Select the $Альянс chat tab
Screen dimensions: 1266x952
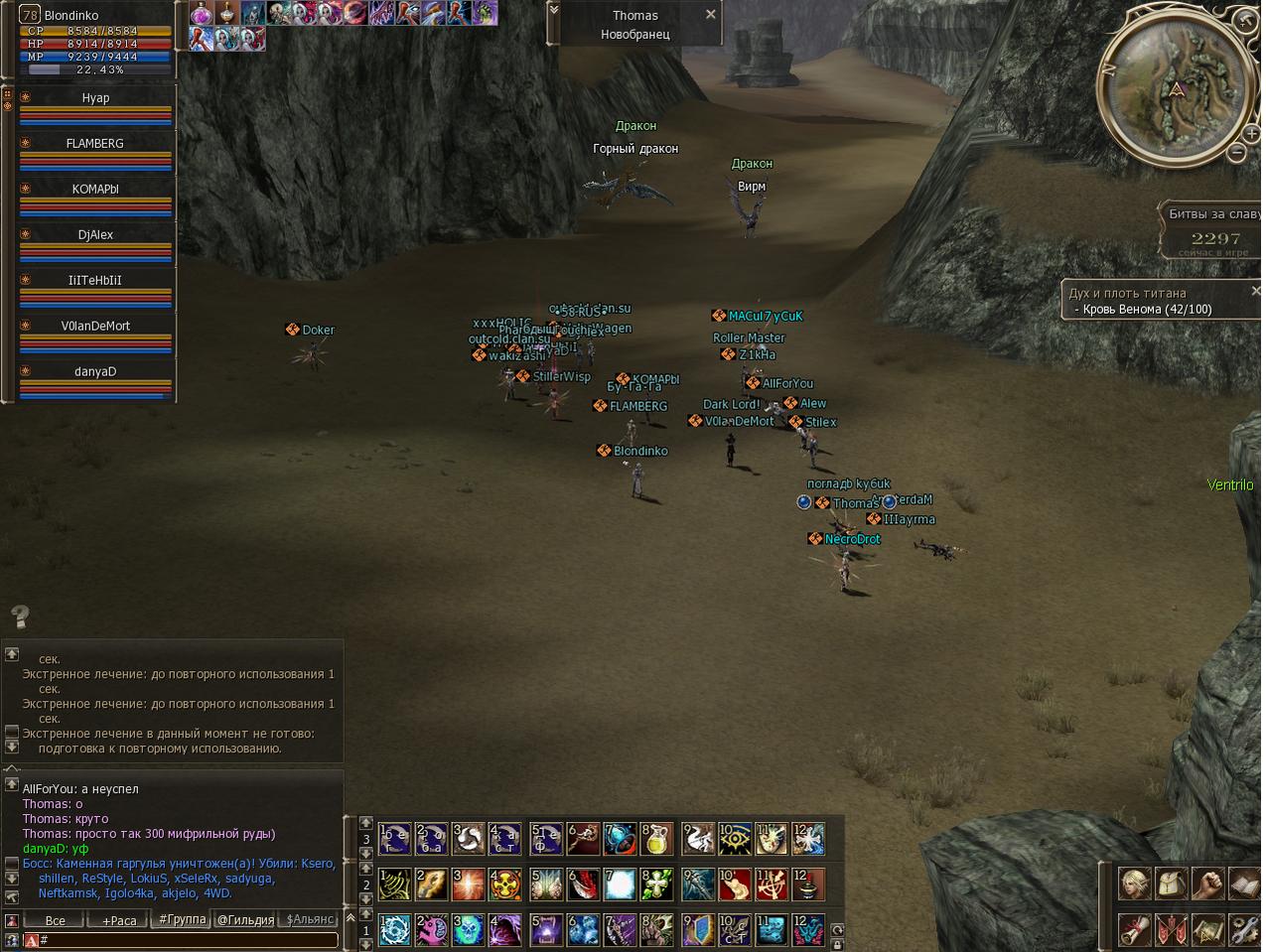click(x=310, y=920)
